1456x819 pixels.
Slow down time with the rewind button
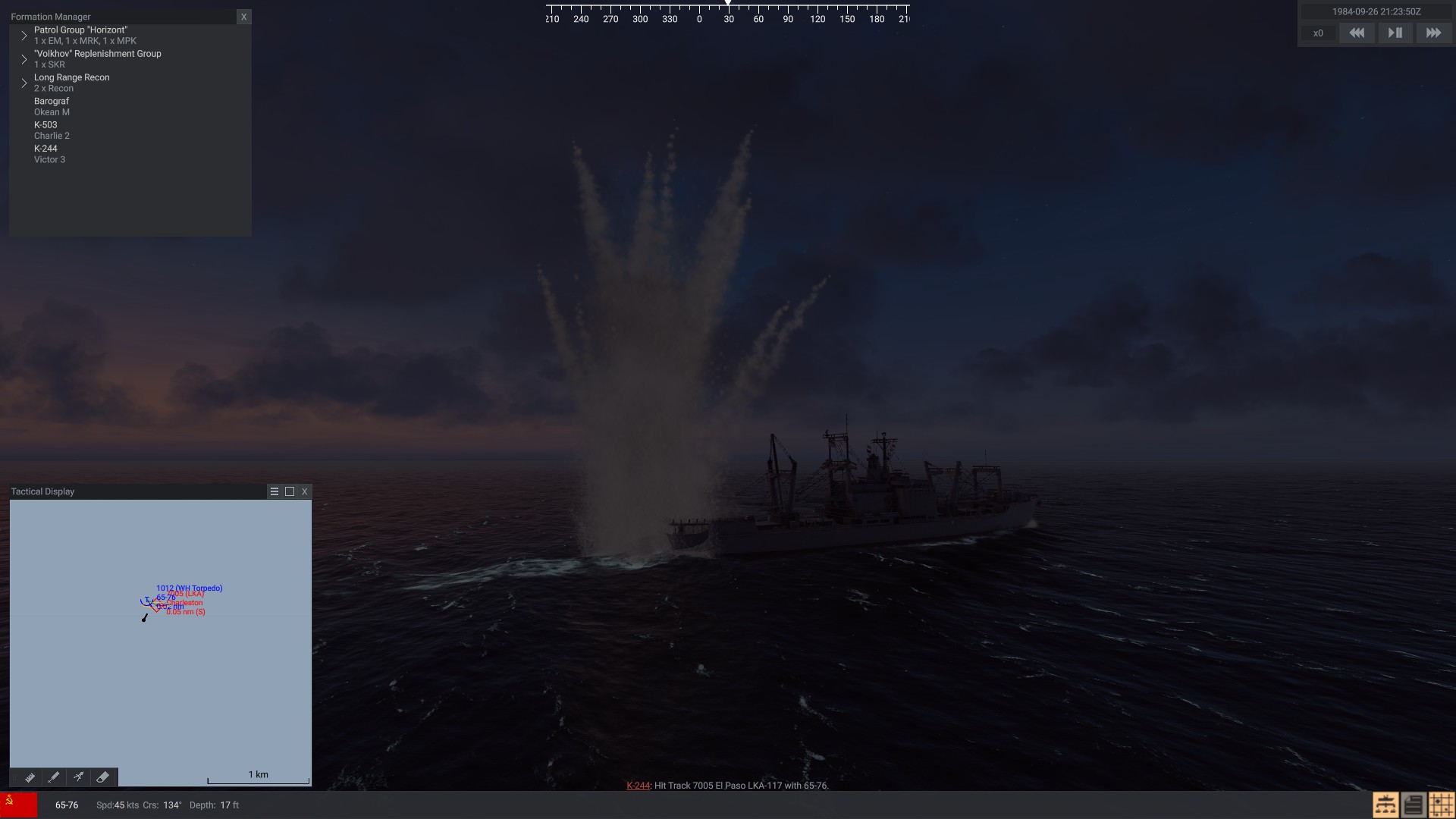(x=1357, y=33)
